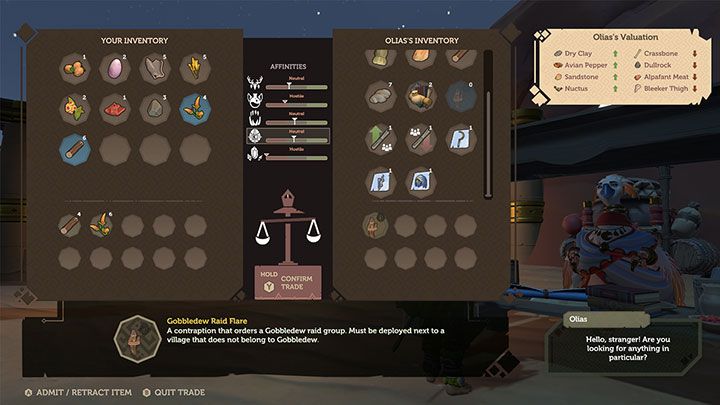Select the pink egg in your inventory
The image size is (720, 405).
115,67
